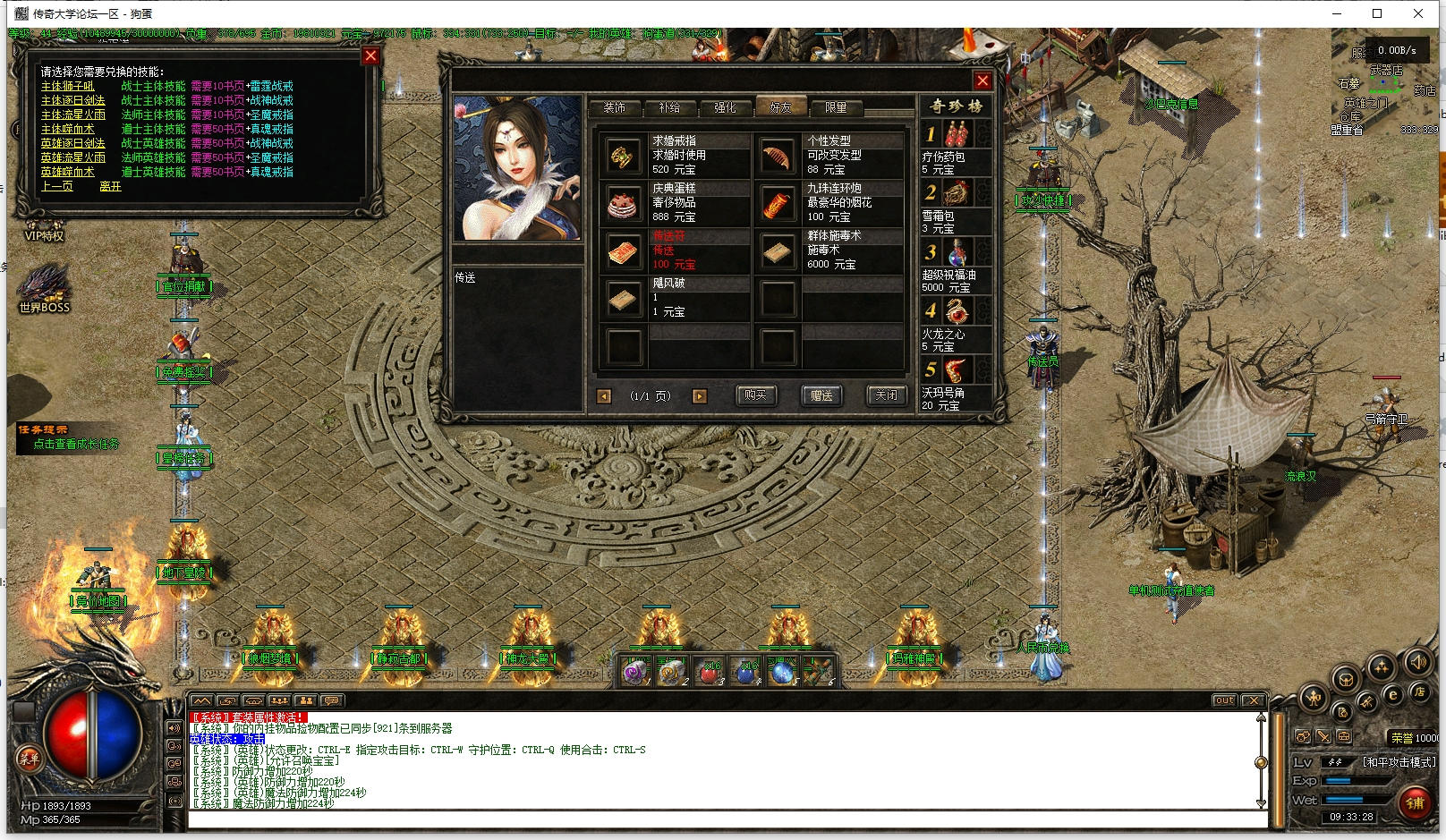Go back with 上一页 link
Screen dimensions: 1446x840
point(57,186)
